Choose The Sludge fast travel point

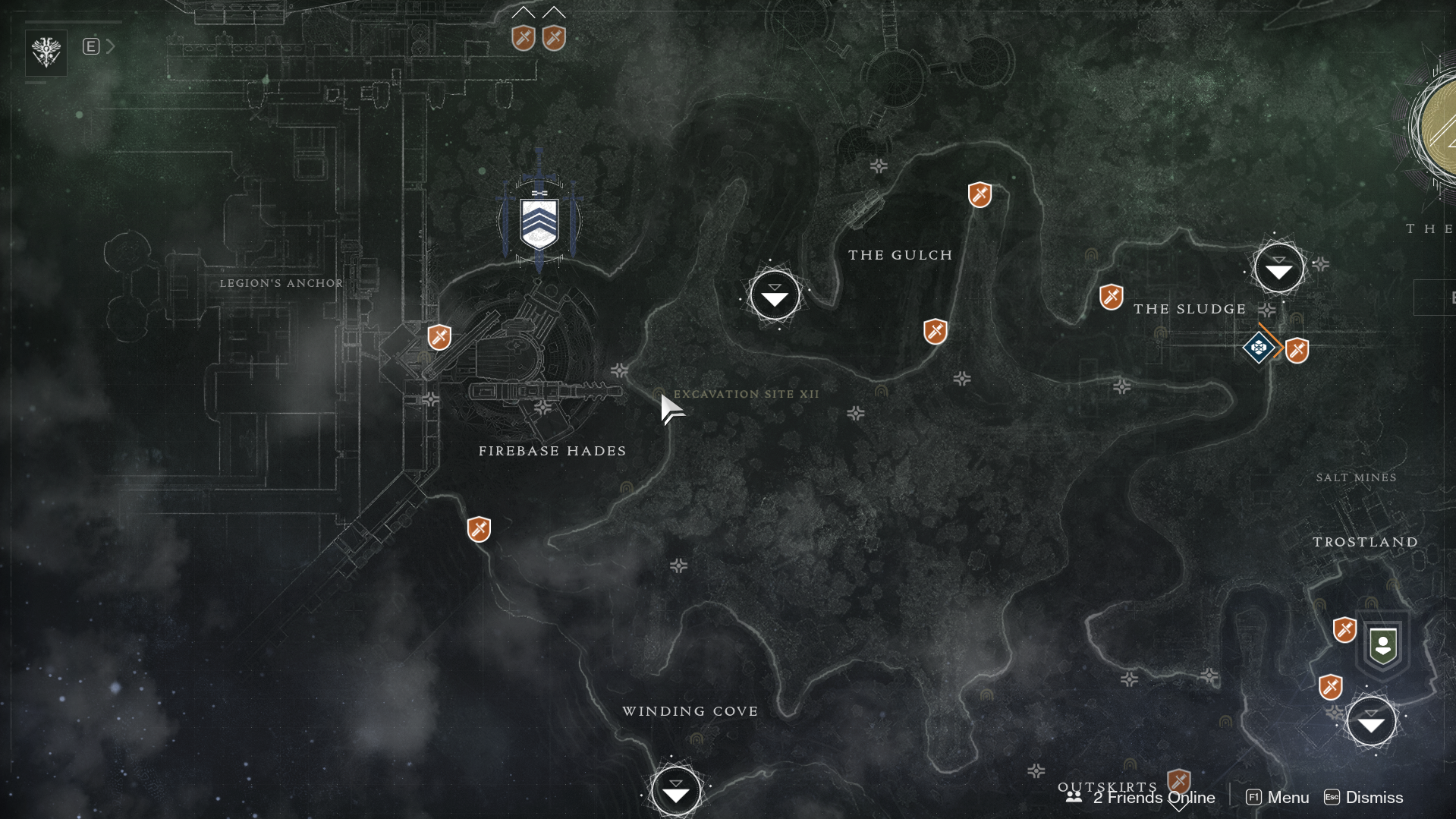click(x=1278, y=268)
